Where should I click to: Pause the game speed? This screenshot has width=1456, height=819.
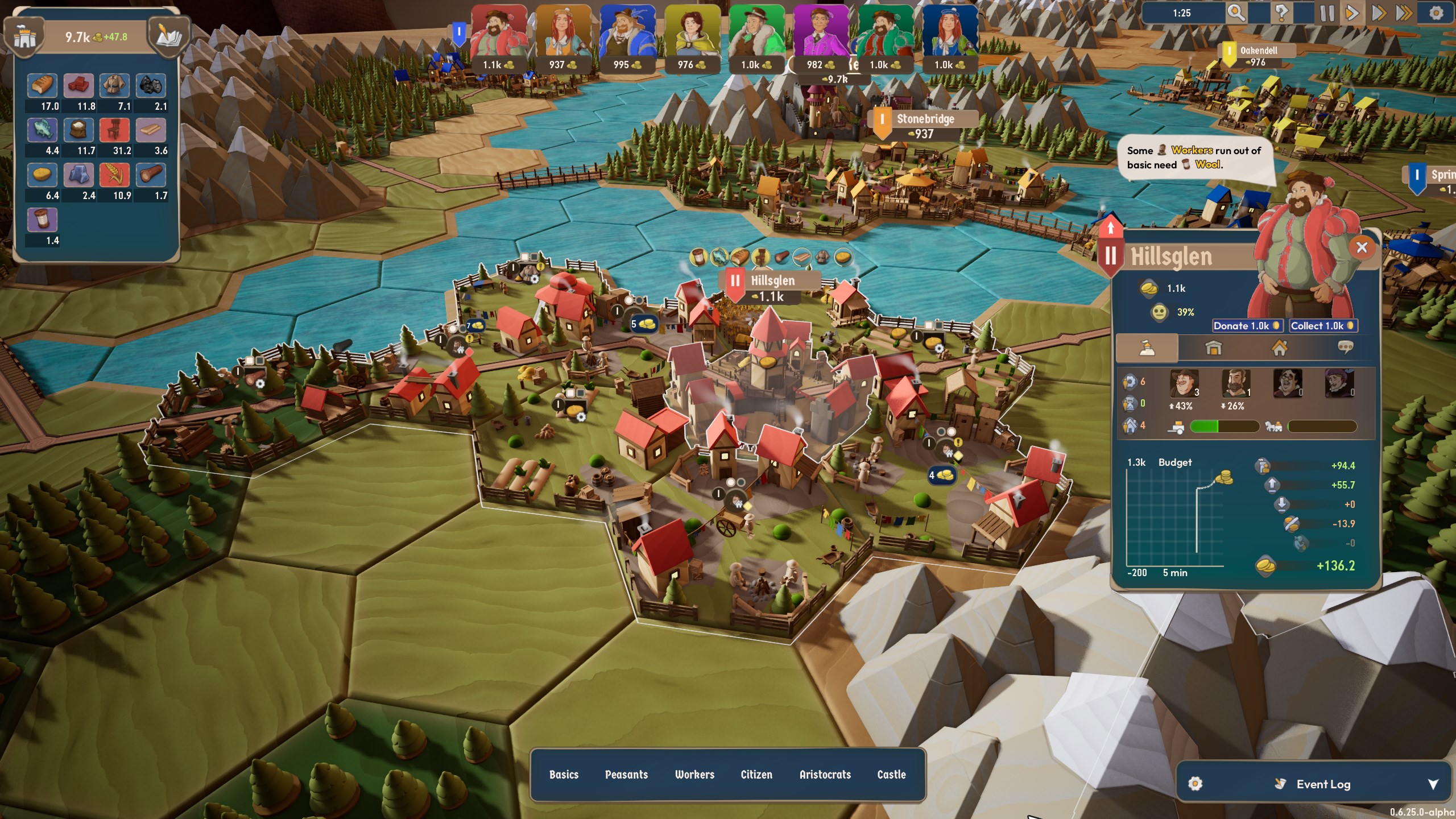coord(1327,13)
